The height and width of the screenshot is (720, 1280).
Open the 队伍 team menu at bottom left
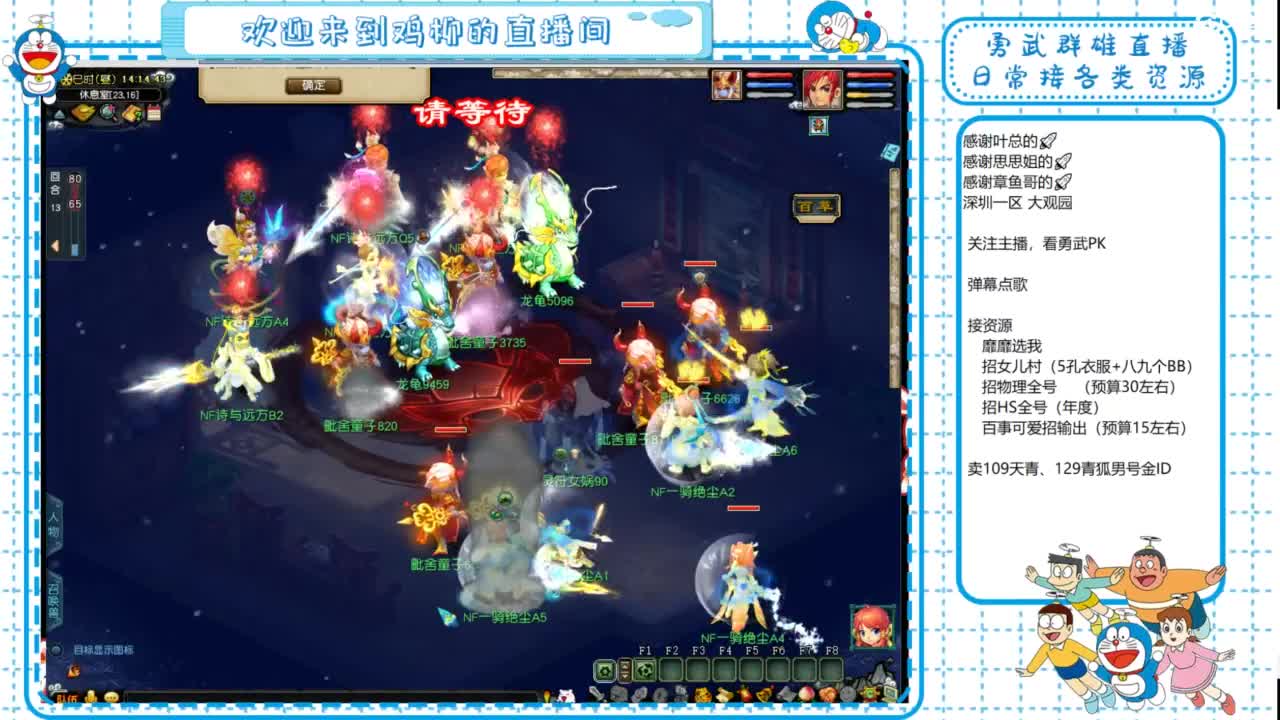(66, 698)
